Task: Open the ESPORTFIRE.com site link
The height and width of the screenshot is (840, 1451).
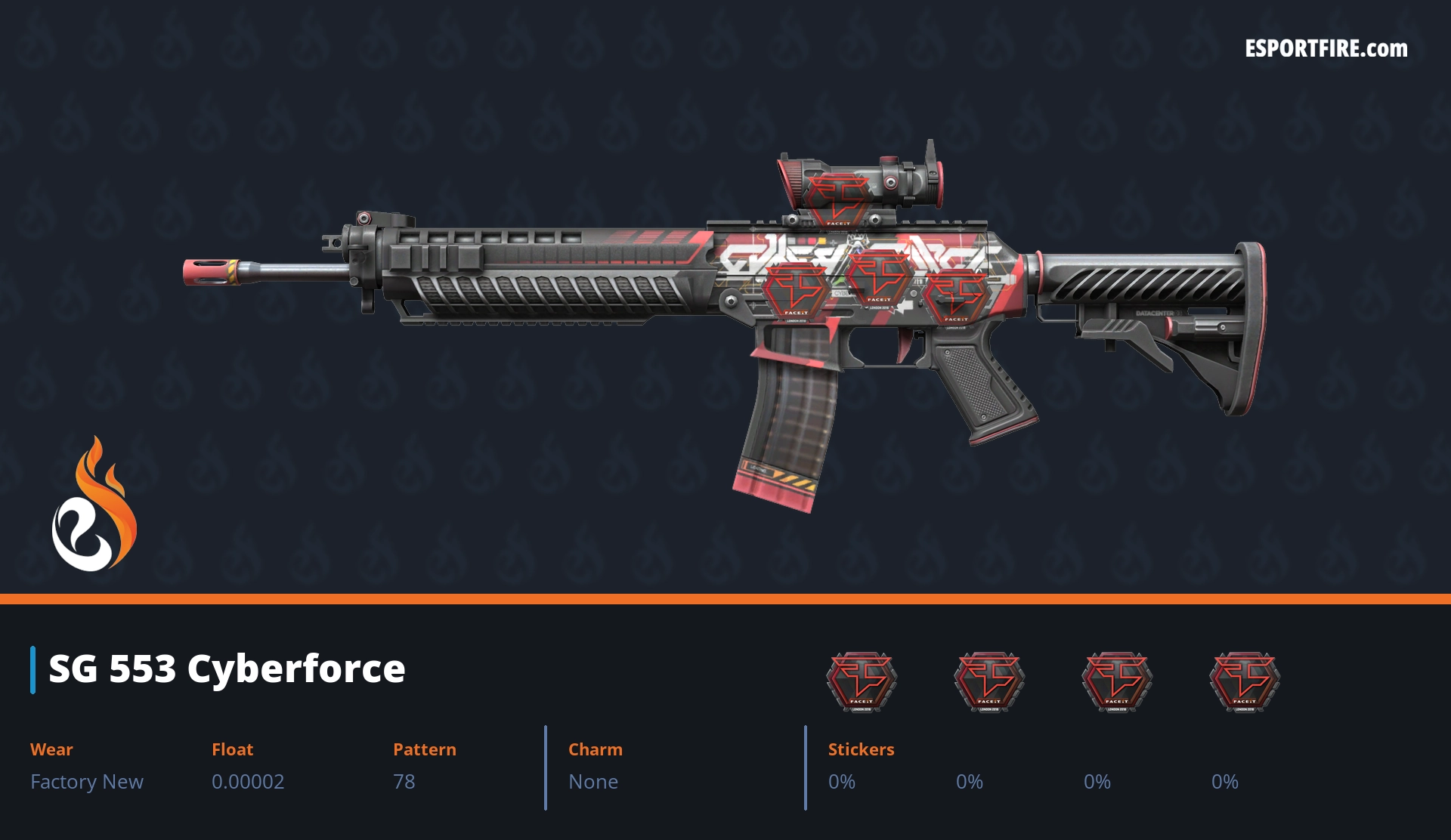Action: (x=1326, y=49)
